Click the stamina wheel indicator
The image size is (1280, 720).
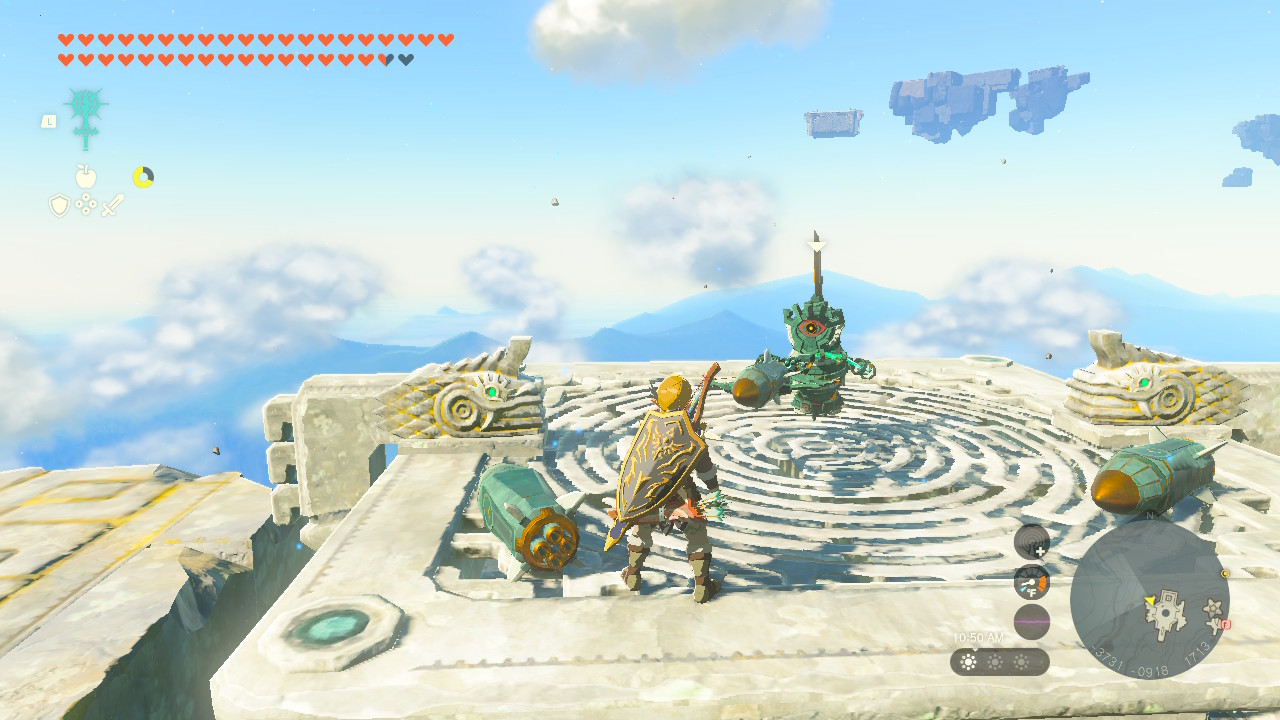click(143, 175)
